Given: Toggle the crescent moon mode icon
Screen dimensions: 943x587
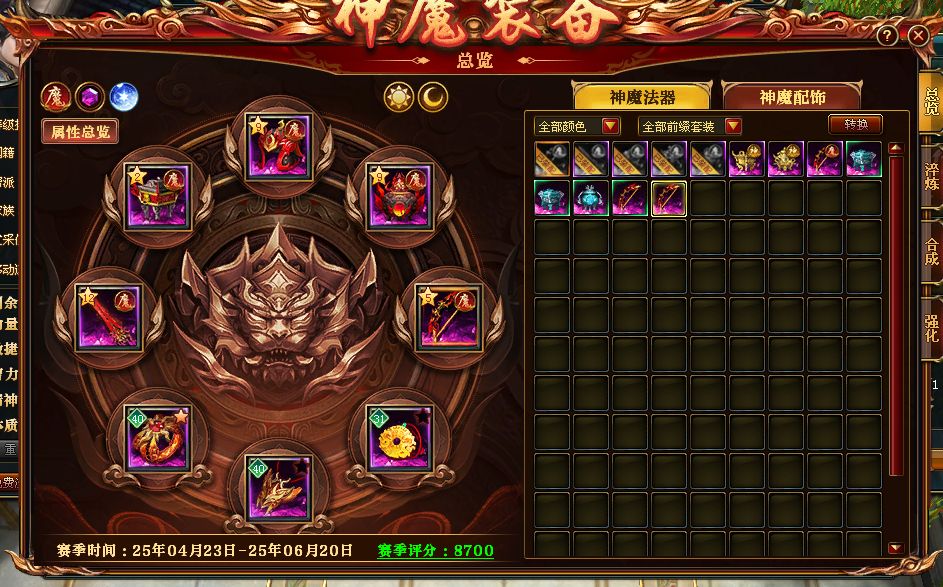Looking at the screenshot, I should pos(433,96).
